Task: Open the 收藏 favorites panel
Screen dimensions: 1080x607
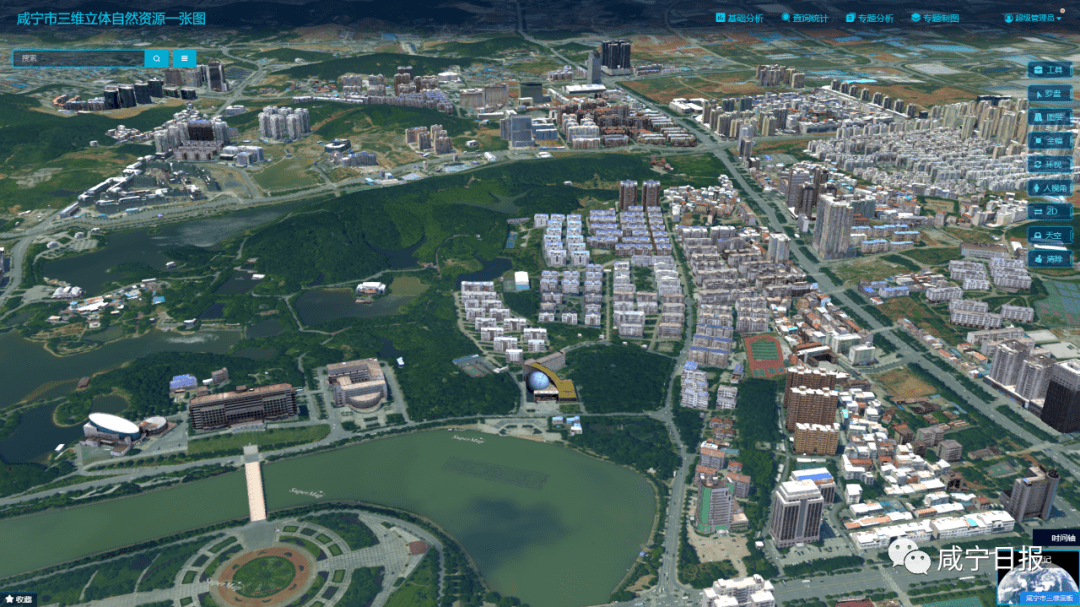Action: [x=18, y=600]
